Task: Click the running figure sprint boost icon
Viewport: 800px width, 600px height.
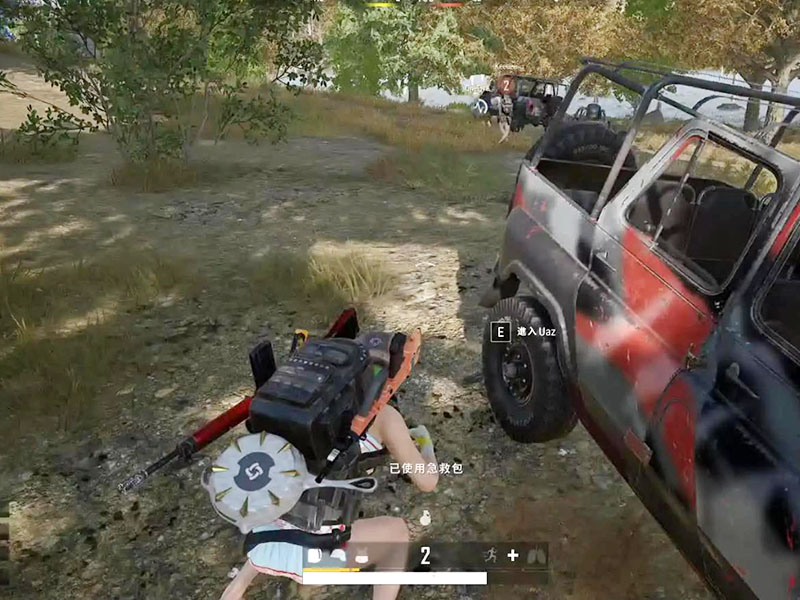Action: click(490, 555)
